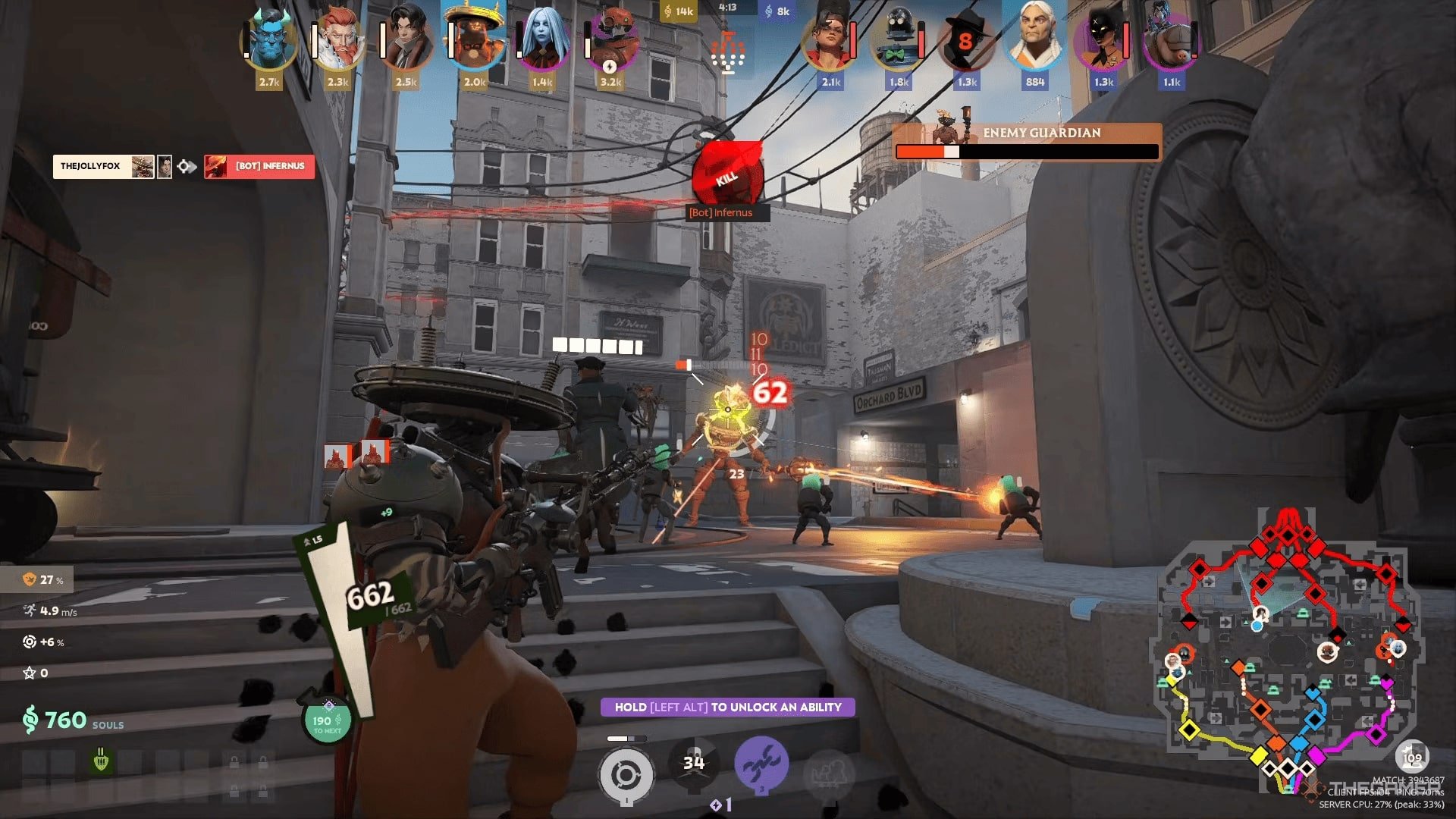The image size is (1456, 819).
Task: Activate the first circular ring ability
Action: [x=626, y=775]
